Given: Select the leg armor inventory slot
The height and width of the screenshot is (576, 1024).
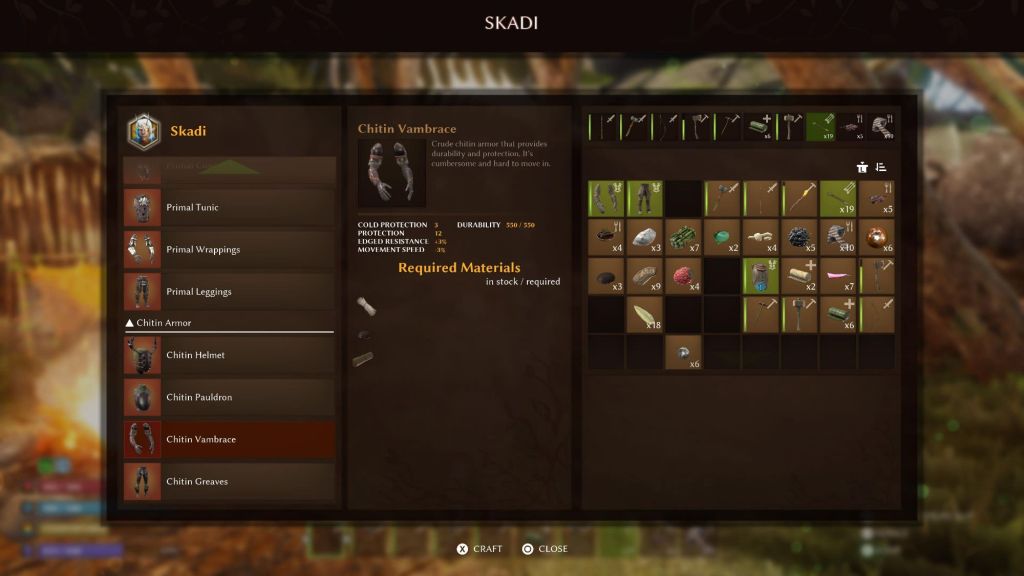Looking at the screenshot, I should click(645, 198).
